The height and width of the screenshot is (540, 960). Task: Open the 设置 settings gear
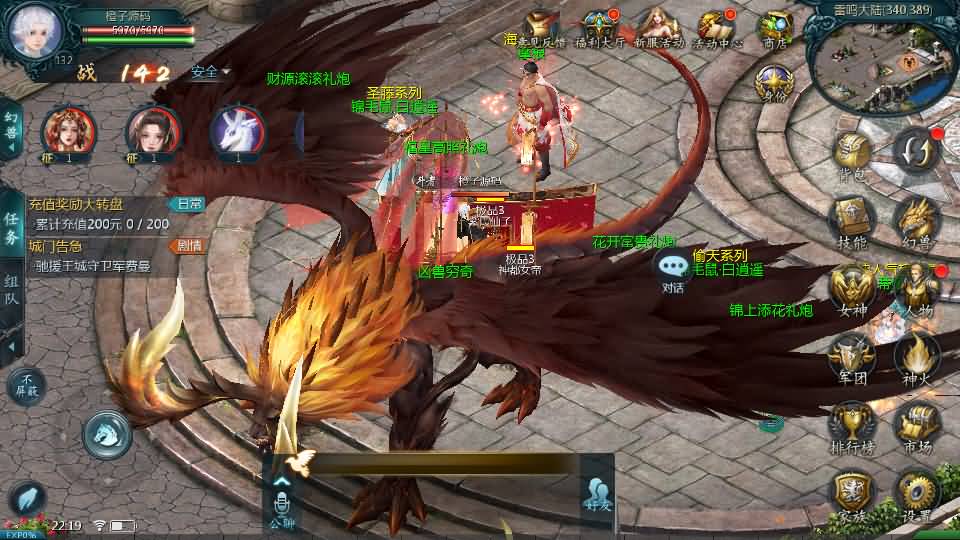click(x=917, y=493)
